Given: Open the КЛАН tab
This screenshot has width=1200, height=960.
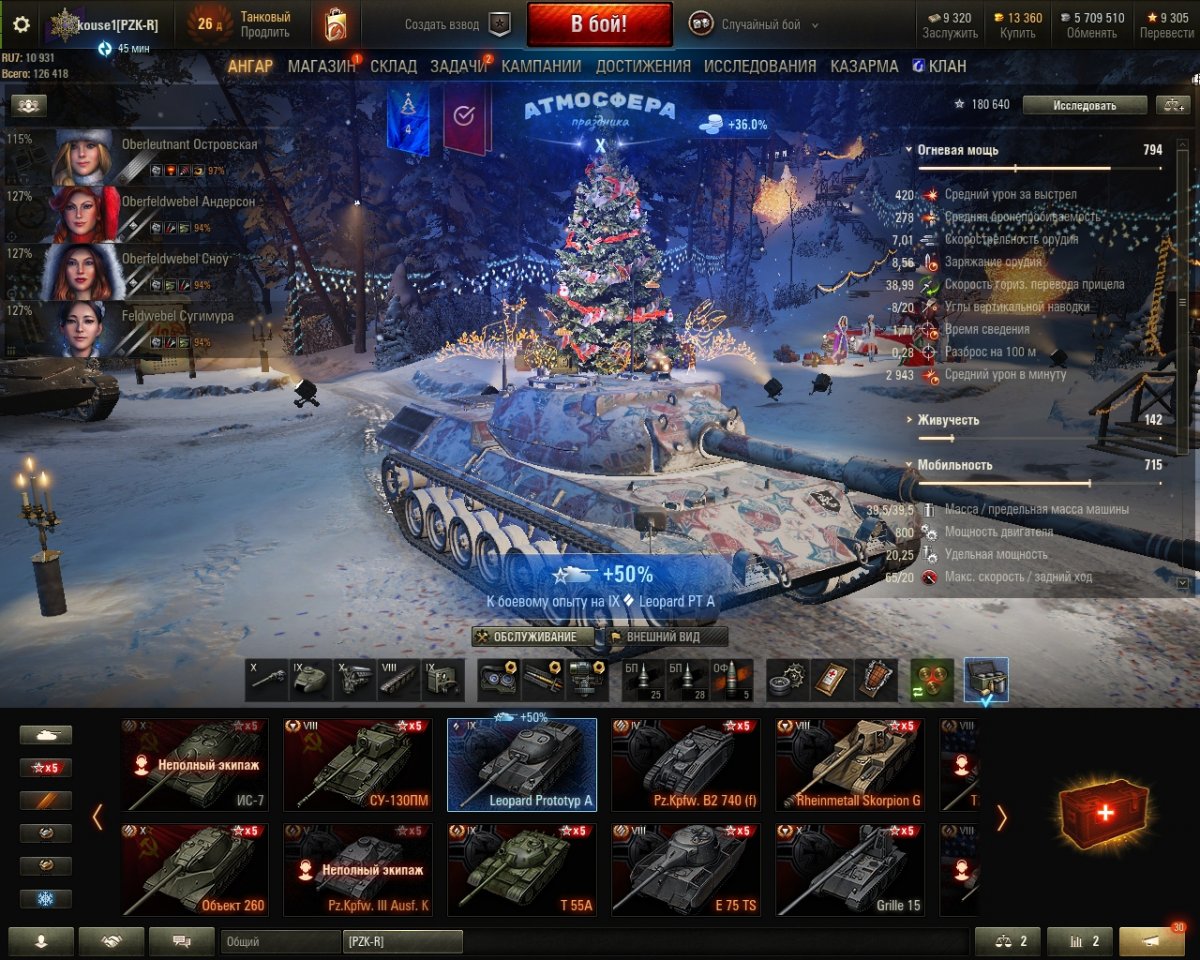Looking at the screenshot, I should tap(939, 66).
